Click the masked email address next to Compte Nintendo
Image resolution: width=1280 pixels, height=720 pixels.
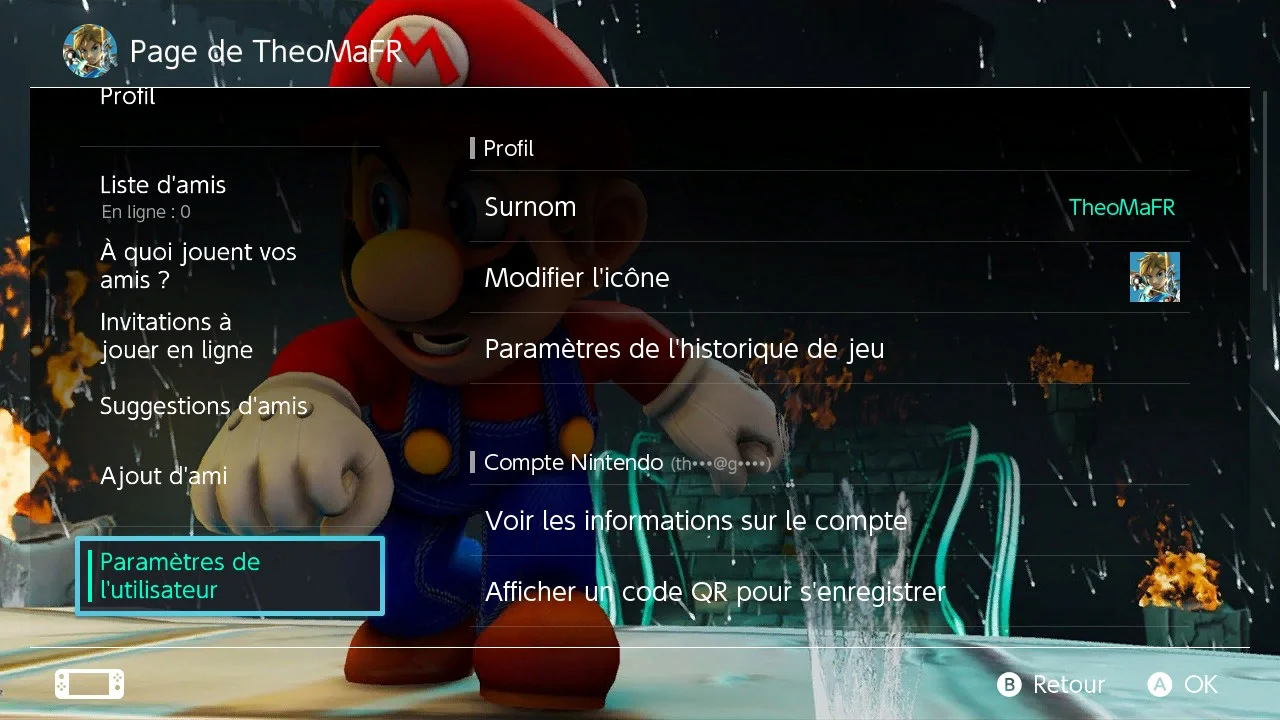point(723,463)
